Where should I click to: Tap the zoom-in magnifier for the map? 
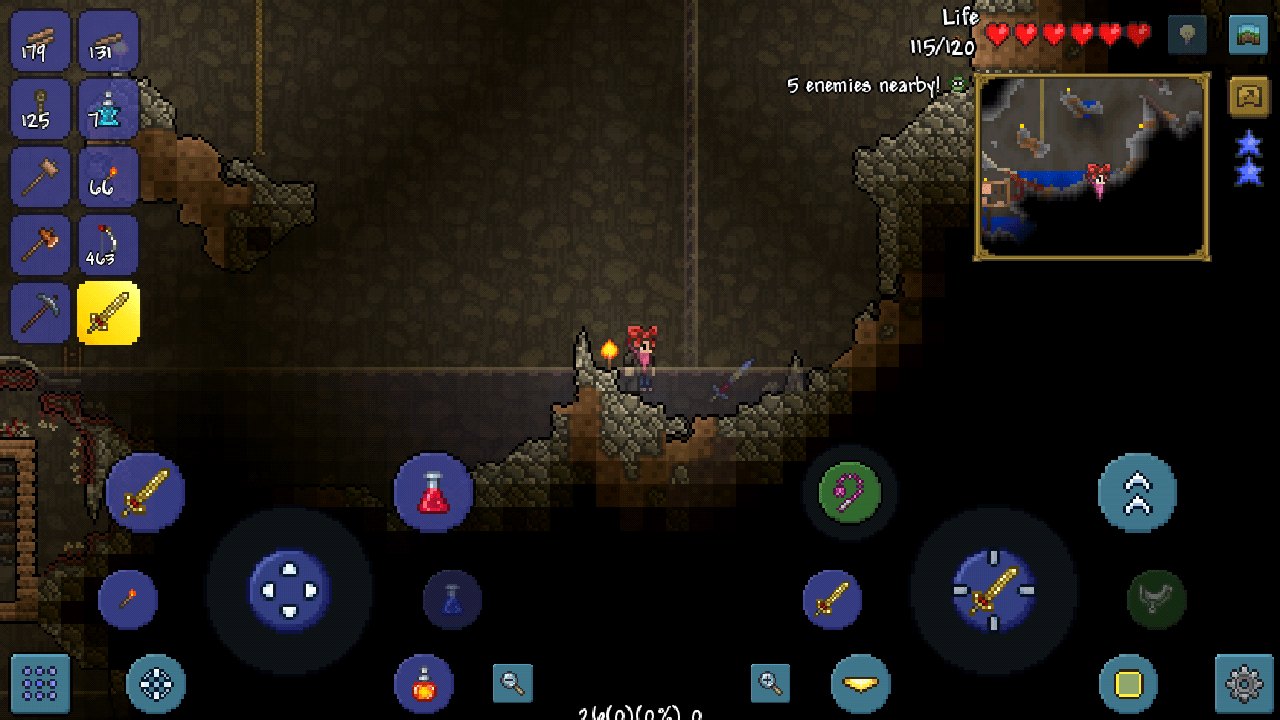pyautogui.click(x=768, y=684)
